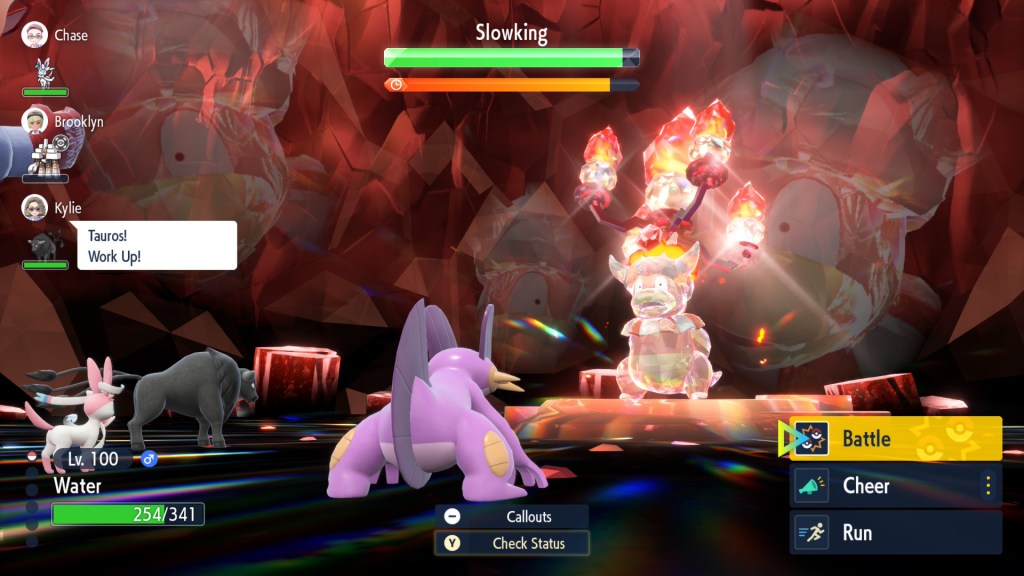Expand the Cheer options dots
This screenshot has width=1024, height=576.
[x=988, y=486]
